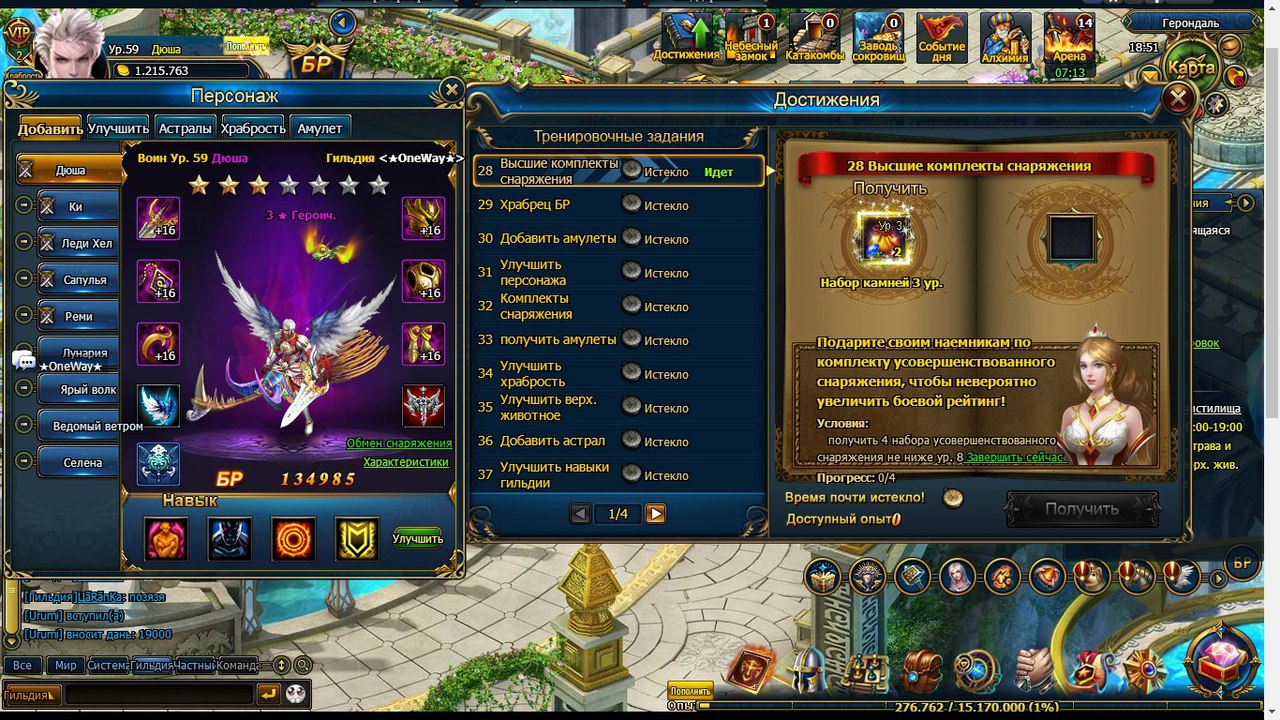Select mercenary Леди Хел in the list
This screenshot has height=720, width=1280.
84,243
